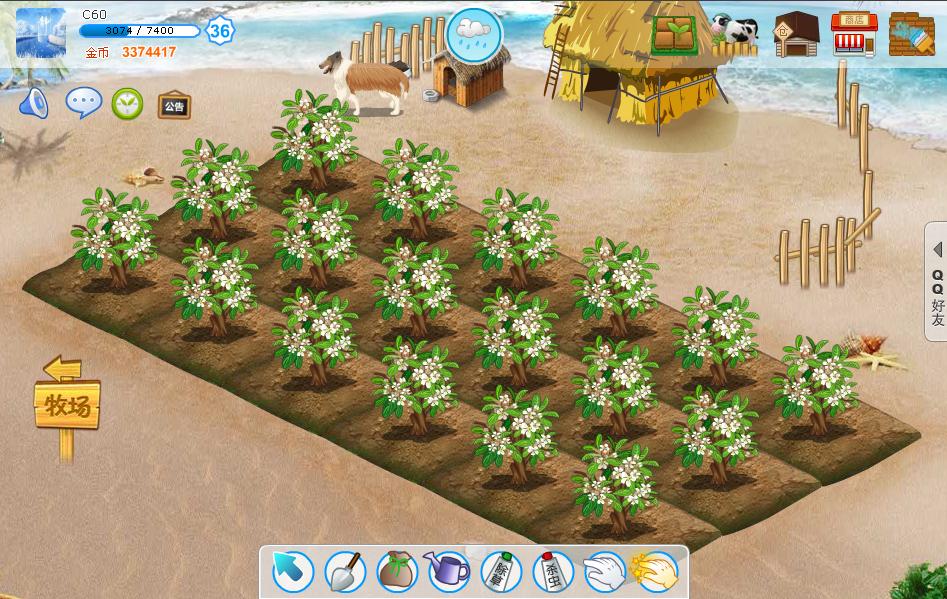Select the arrow pointer tool
This screenshot has height=599, width=947.
tap(293, 572)
